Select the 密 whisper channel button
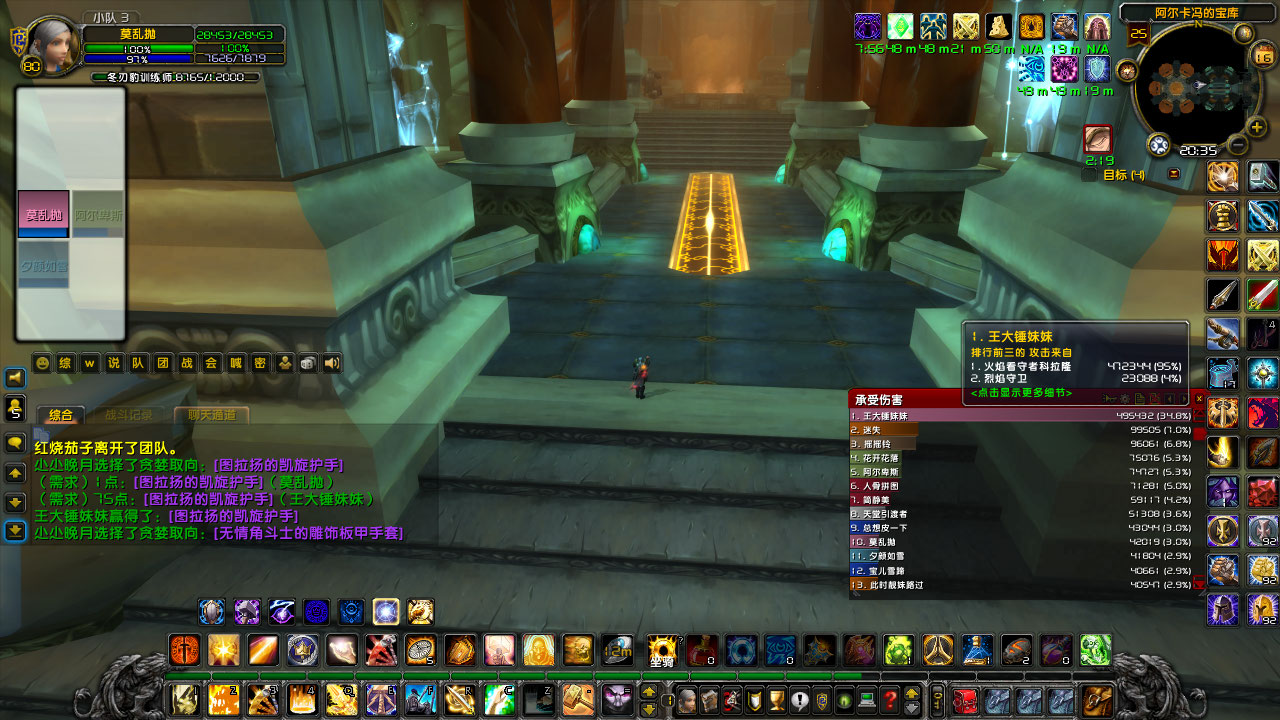Screen dimensions: 1280x720 click(x=261, y=363)
